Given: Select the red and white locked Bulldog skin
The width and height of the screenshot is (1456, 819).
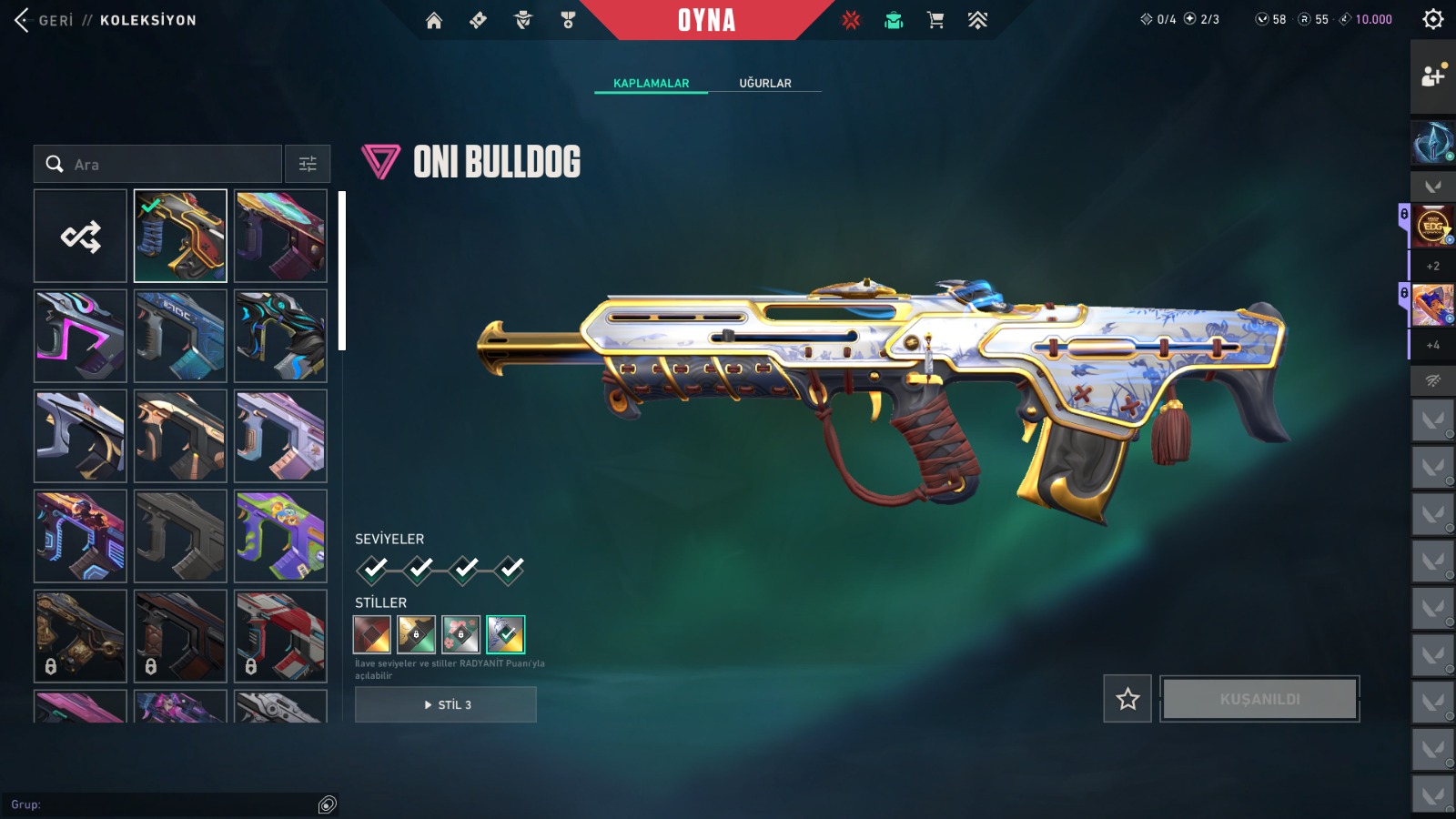Looking at the screenshot, I should click(280, 636).
